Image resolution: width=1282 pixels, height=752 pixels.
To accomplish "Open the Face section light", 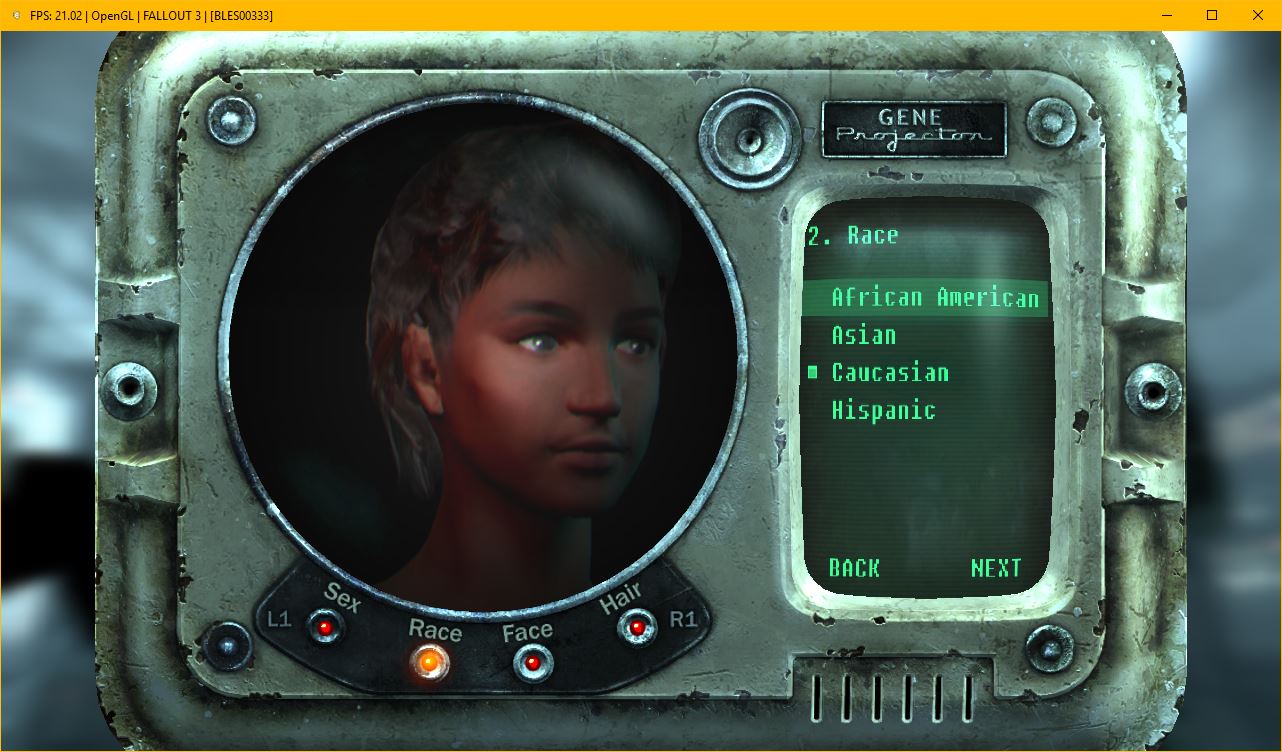I will pyautogui.click(x=531, y=661).
